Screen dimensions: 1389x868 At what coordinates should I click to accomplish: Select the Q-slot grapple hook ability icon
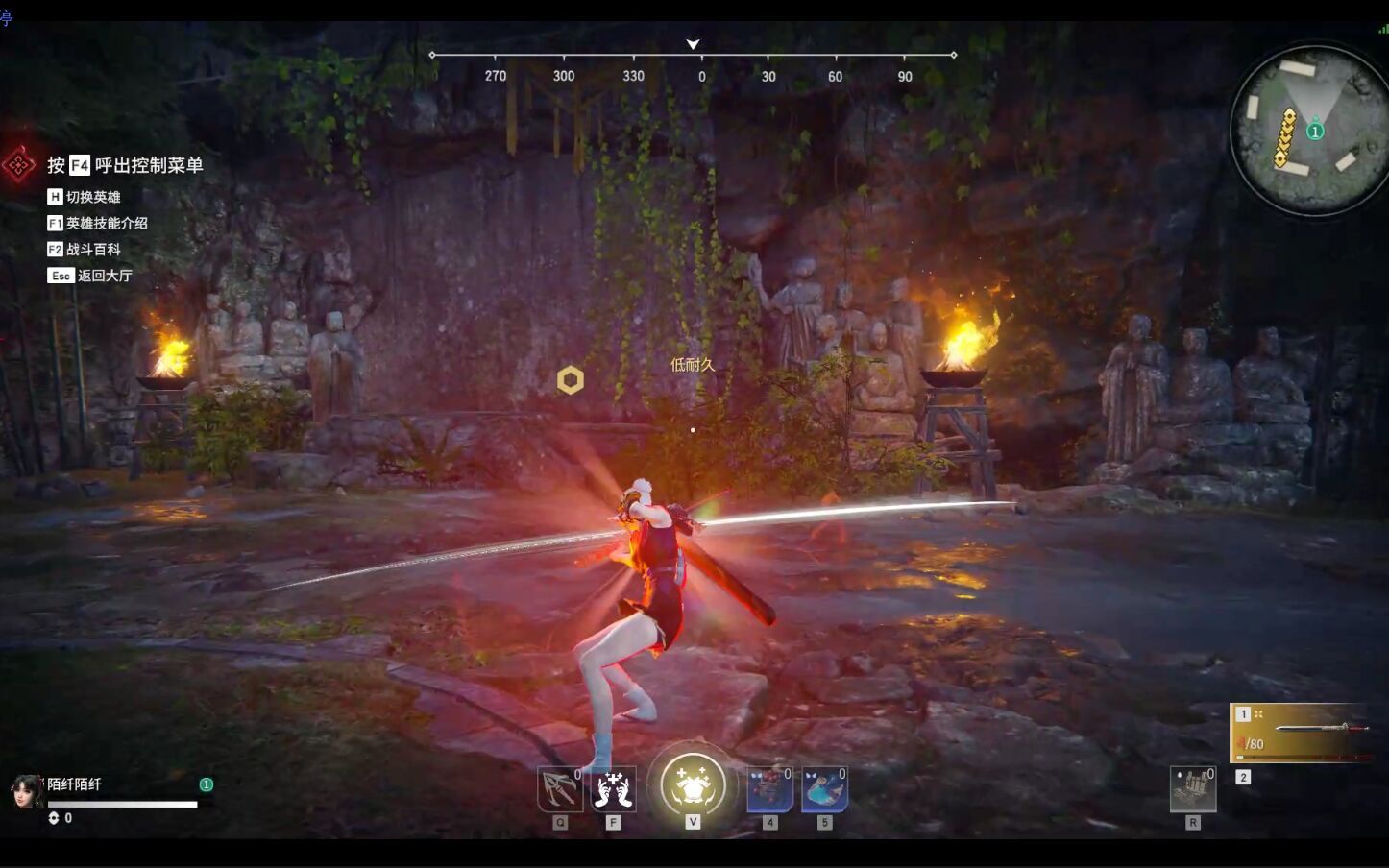click(560, 789)
